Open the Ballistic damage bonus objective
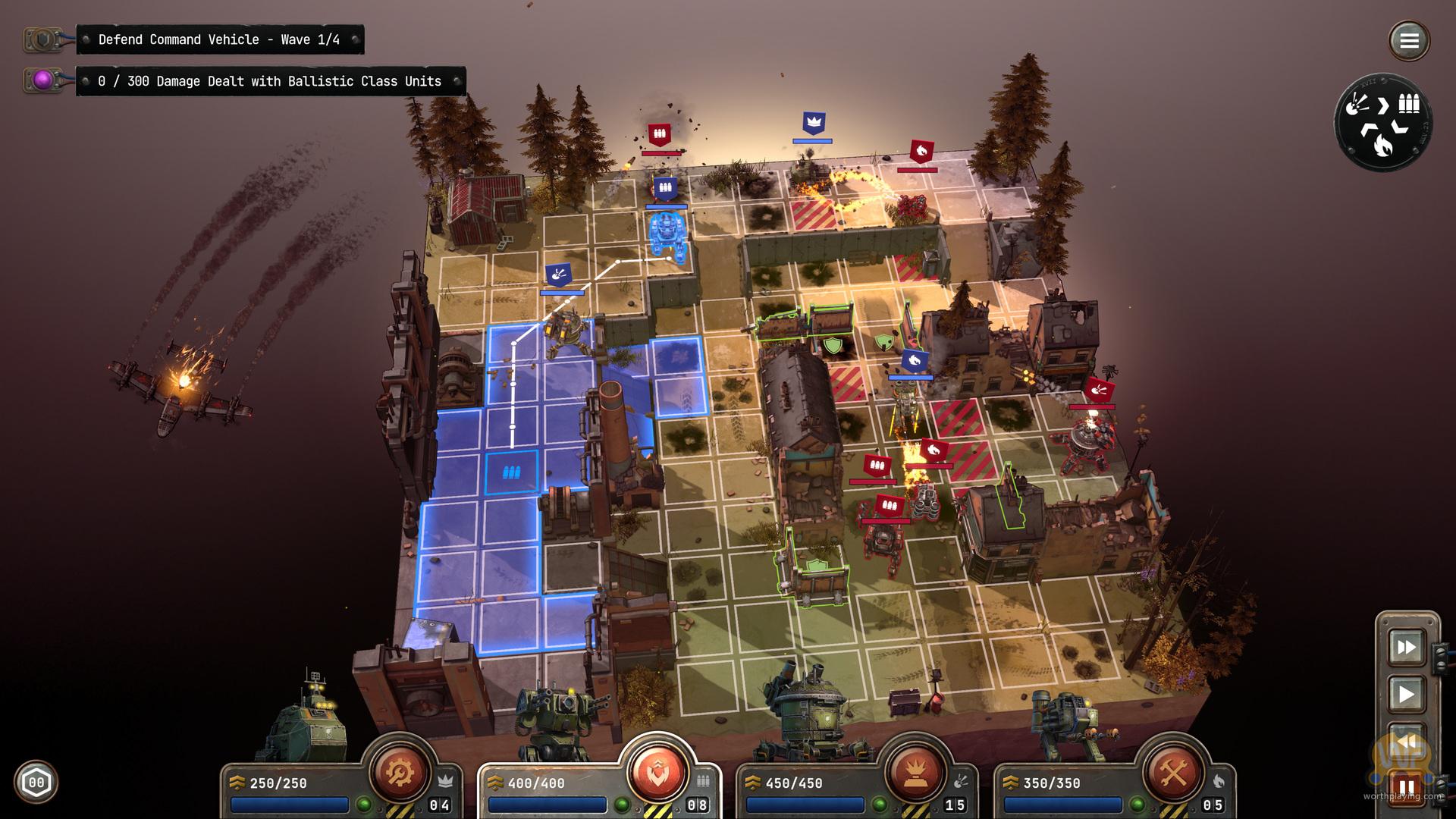 [x=269, y=81]
